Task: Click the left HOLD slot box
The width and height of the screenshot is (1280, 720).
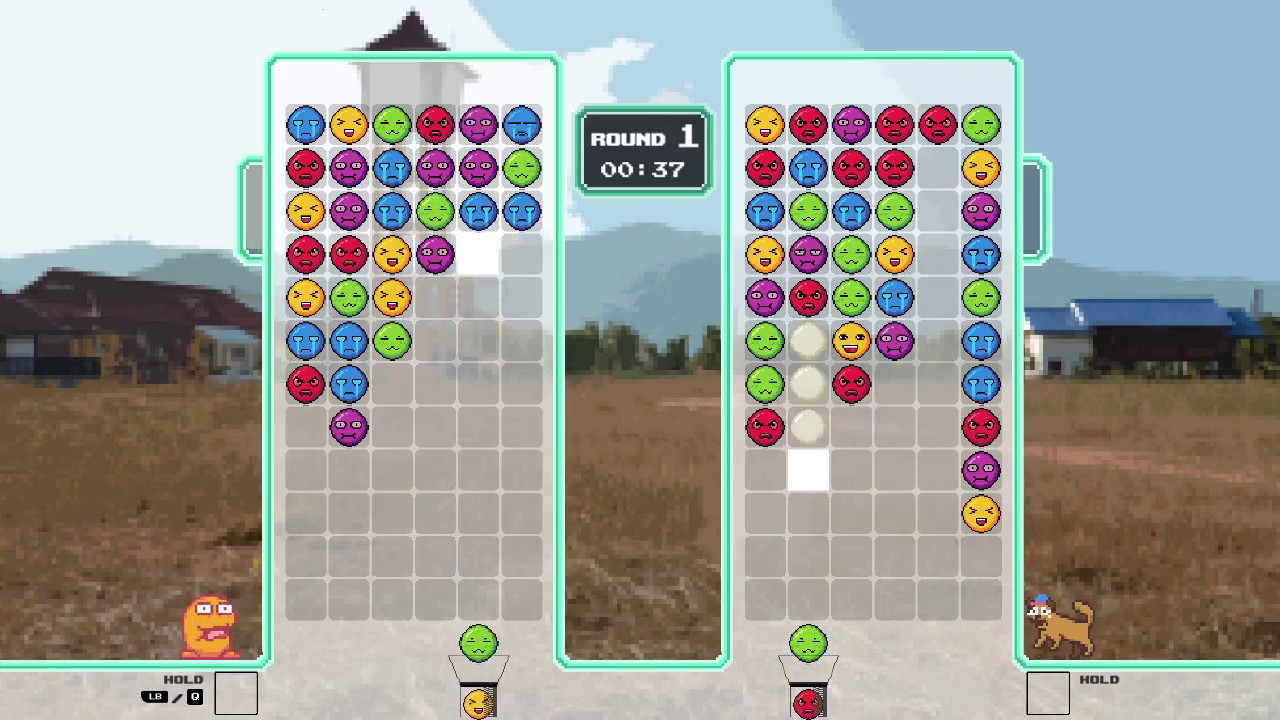Action: click(x=236, y=692)
